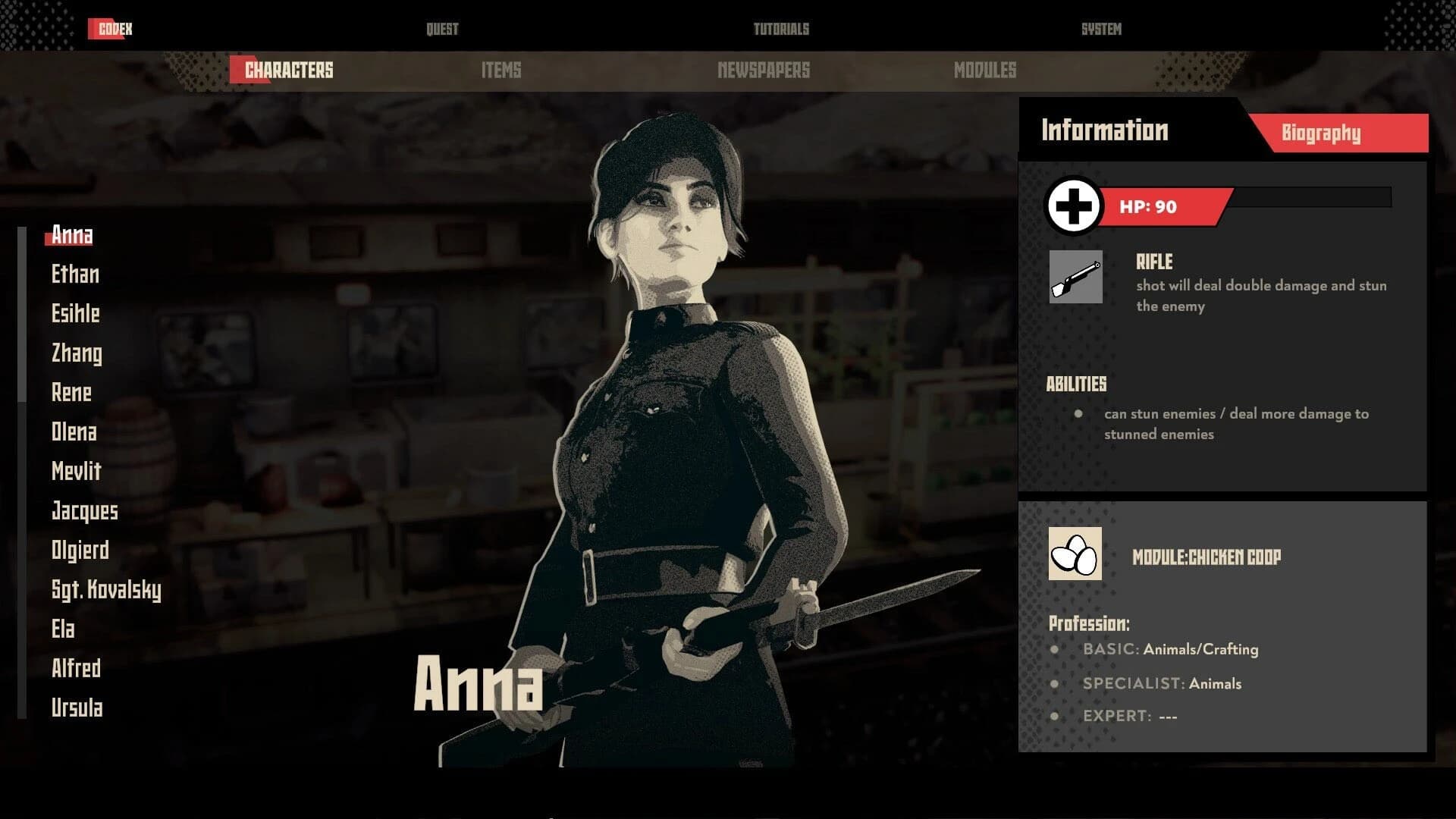
Task: View Jacques in the codex
Action: tap(85, 511)
